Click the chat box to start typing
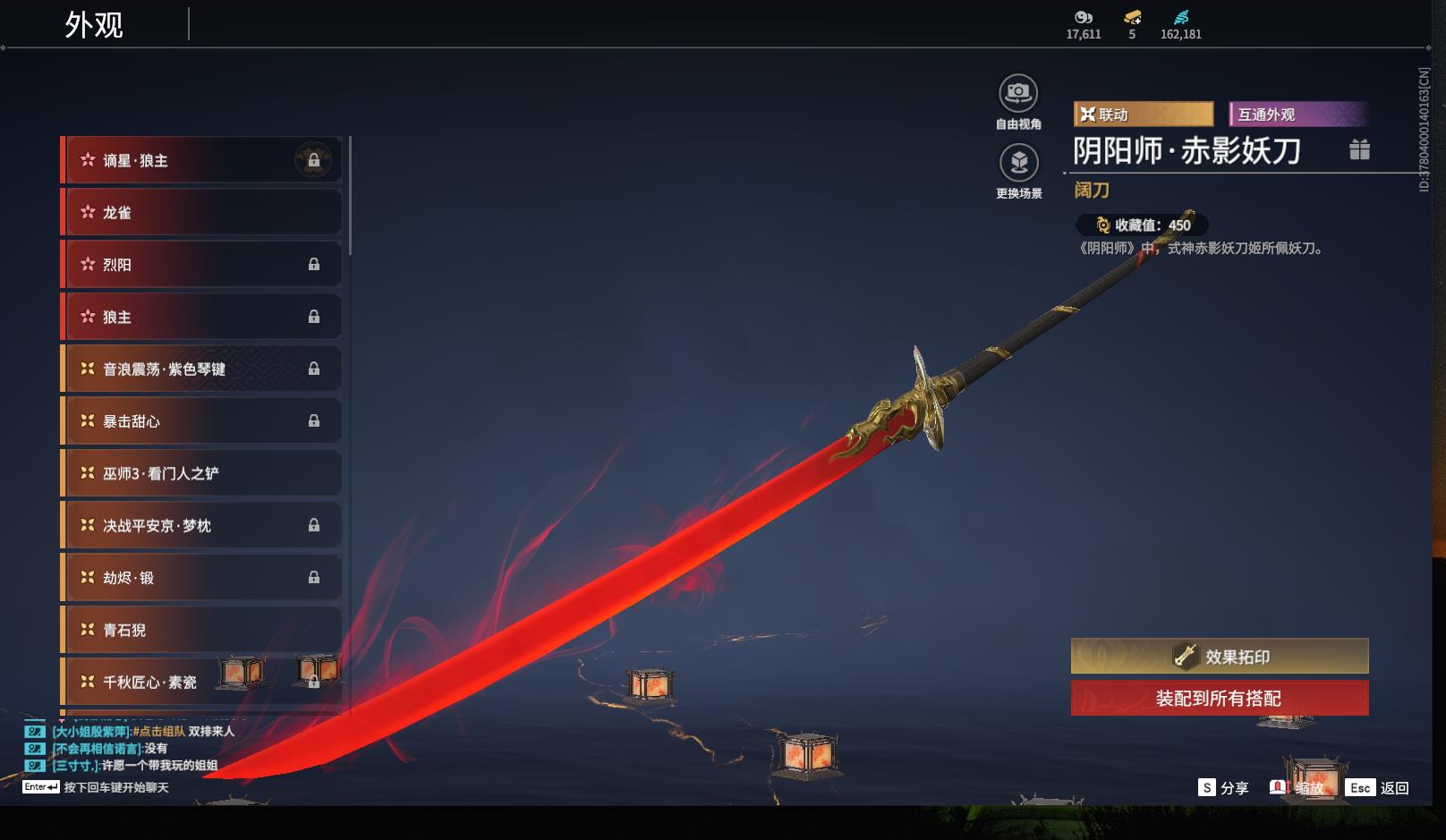1446x840 pixels. tap(115, 787)
